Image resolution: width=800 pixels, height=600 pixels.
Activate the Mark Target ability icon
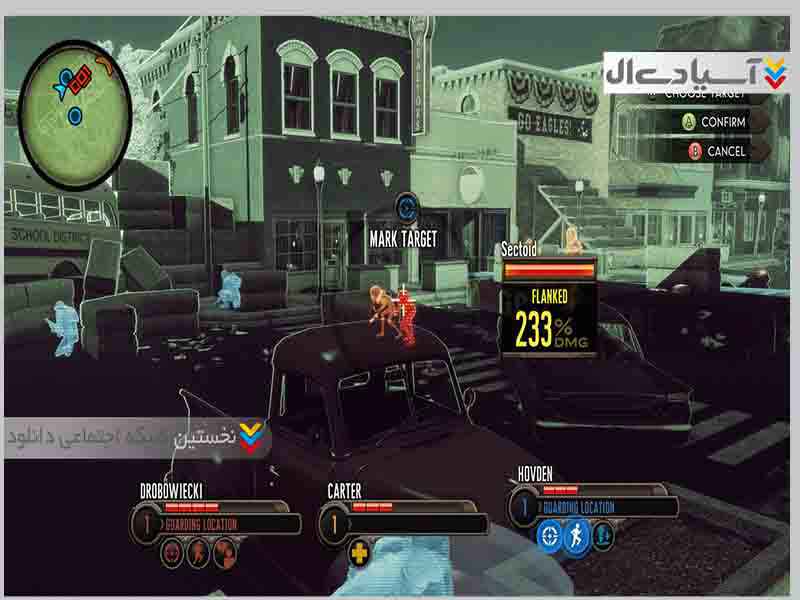click(x=405, y=208)
